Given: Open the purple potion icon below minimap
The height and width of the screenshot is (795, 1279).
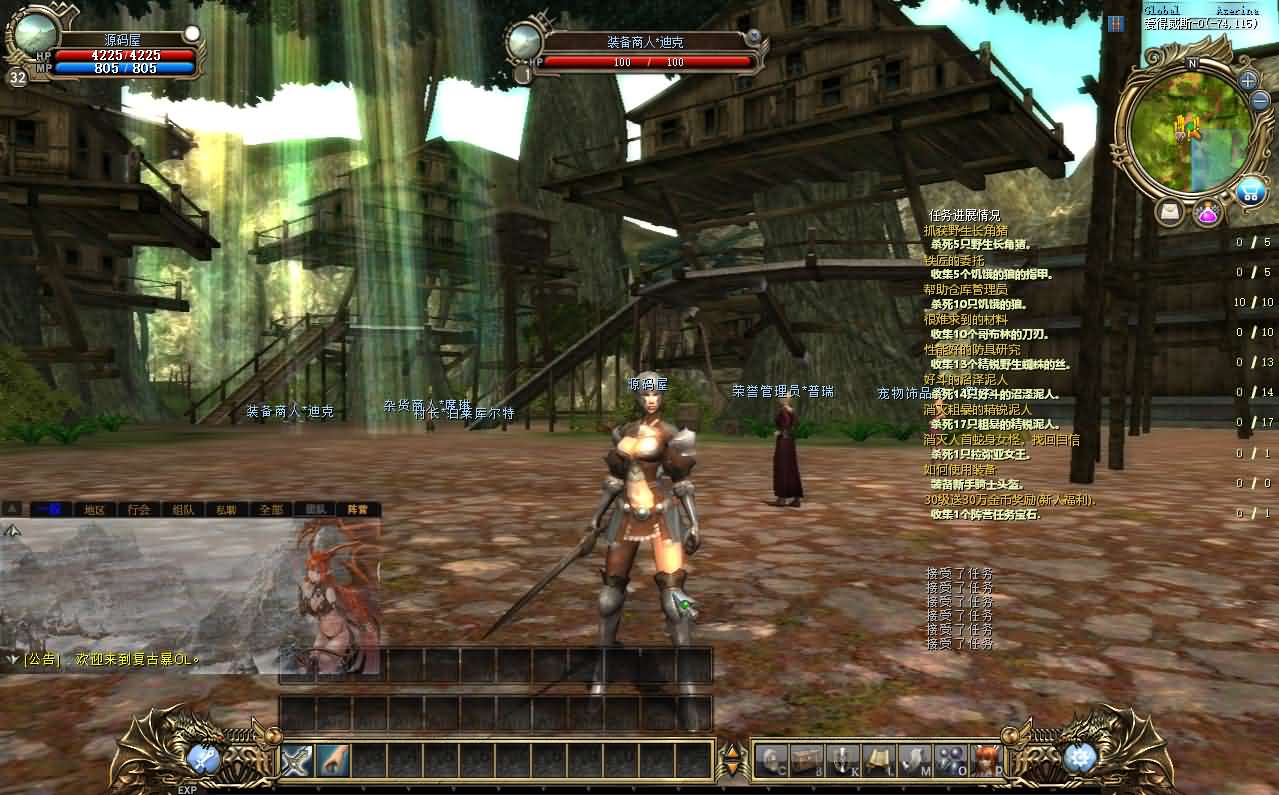Looking at the screenshot, I should (1208, 212).
